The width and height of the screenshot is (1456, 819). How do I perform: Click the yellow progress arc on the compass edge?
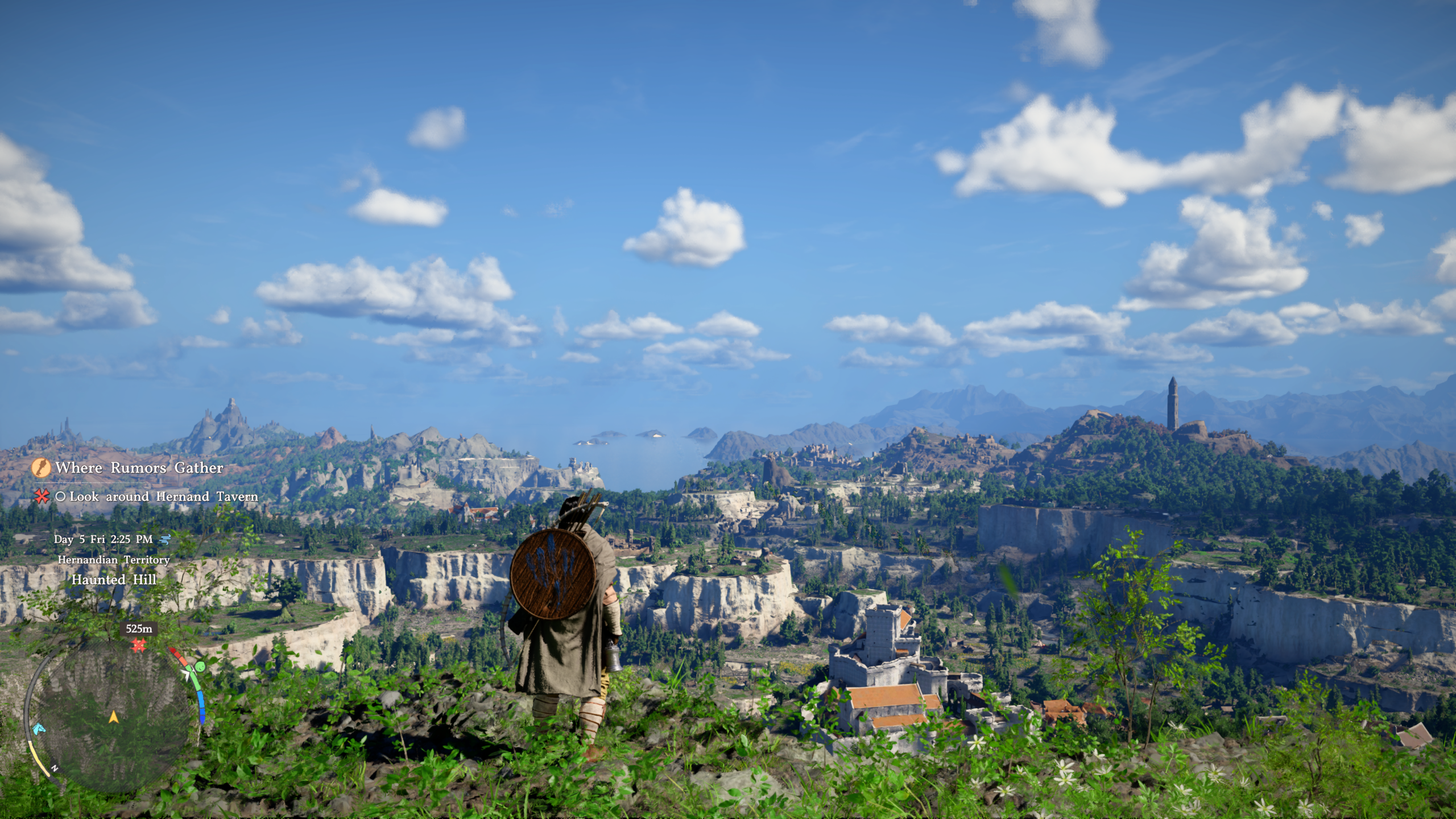(x=38, y=759)
